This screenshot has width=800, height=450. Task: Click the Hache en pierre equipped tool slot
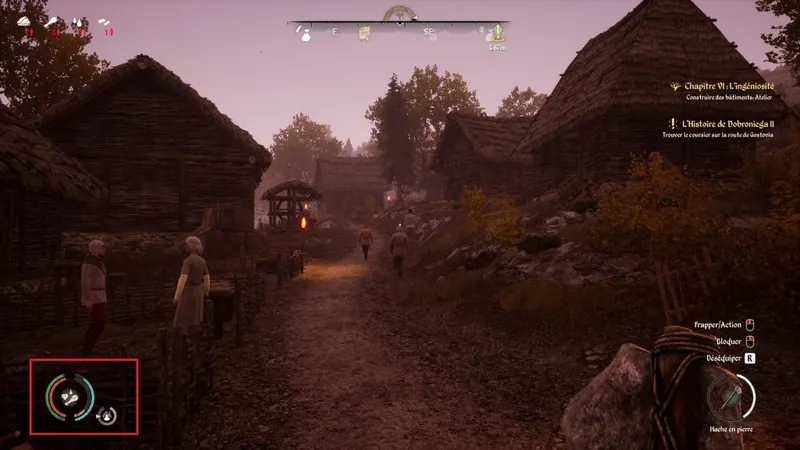730,397
